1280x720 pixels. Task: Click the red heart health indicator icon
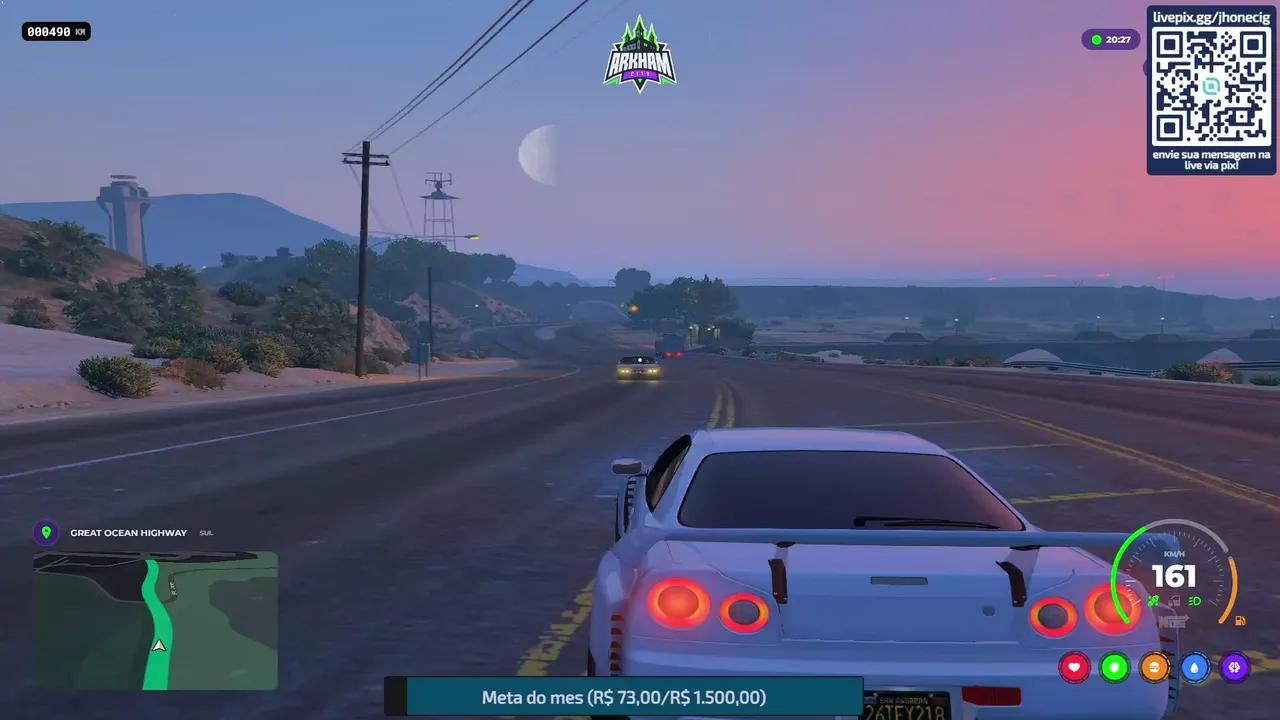click(1075, 667)
